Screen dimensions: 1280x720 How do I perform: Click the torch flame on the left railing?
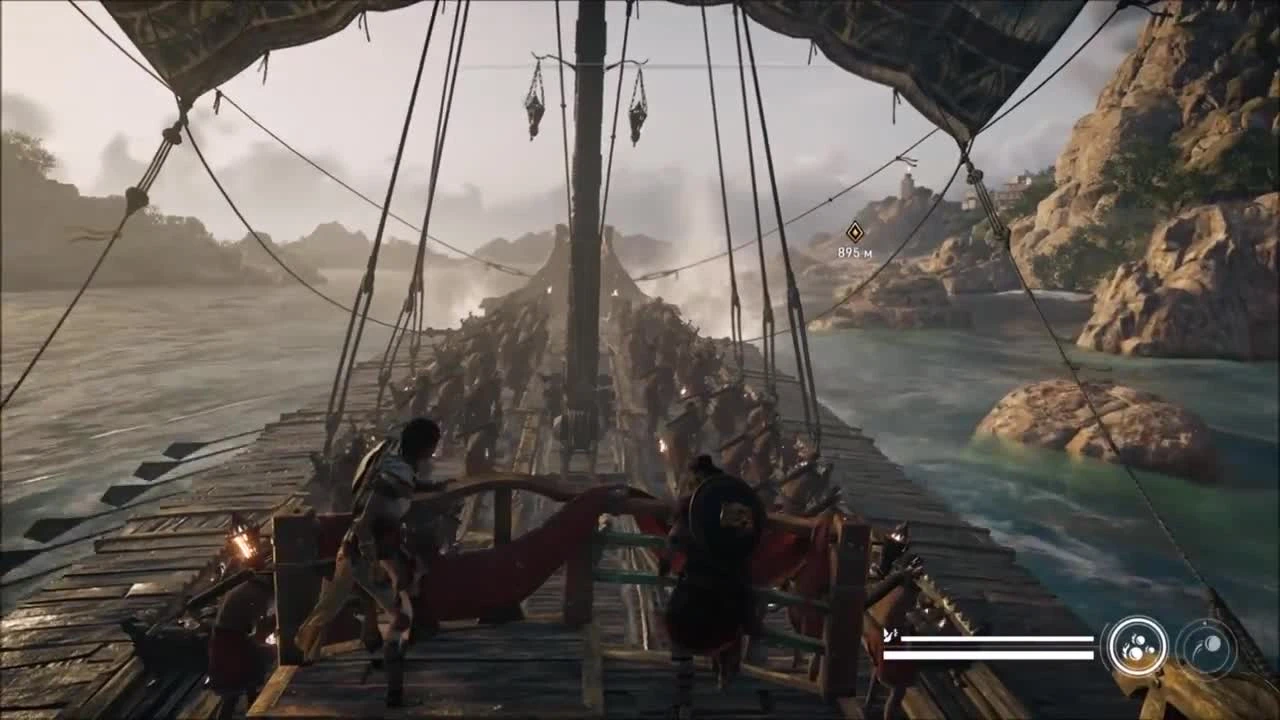click(240, 545)
